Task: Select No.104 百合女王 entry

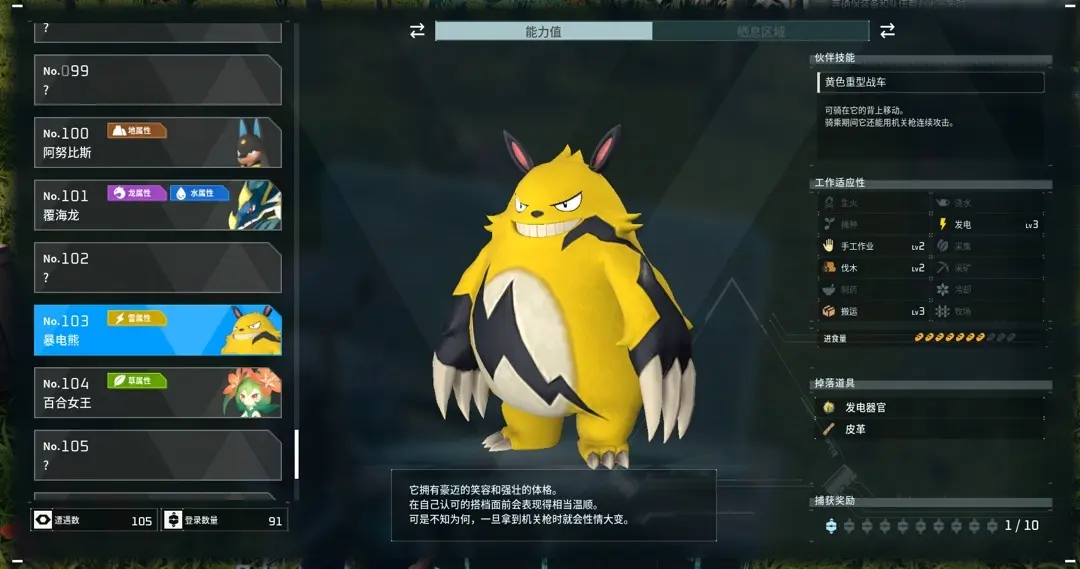Action: pos(157,393)
